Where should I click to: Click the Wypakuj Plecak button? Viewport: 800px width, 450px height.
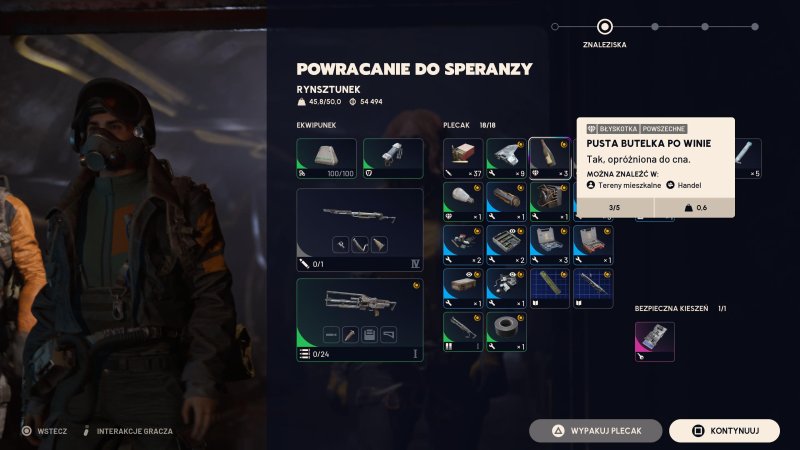(596, 431)
